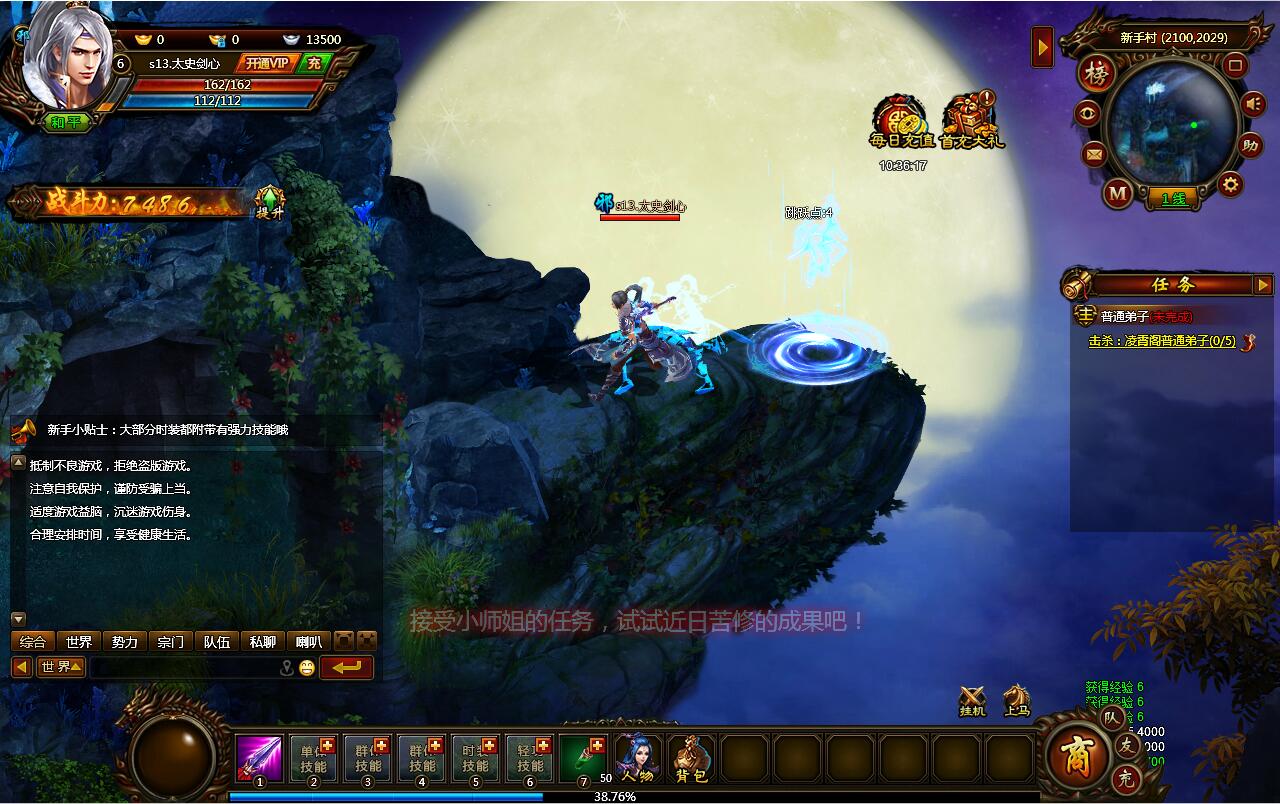Open the 每日充值 daily recharge icon
This screenshot has width=1280, height=804.
(901, 123)
